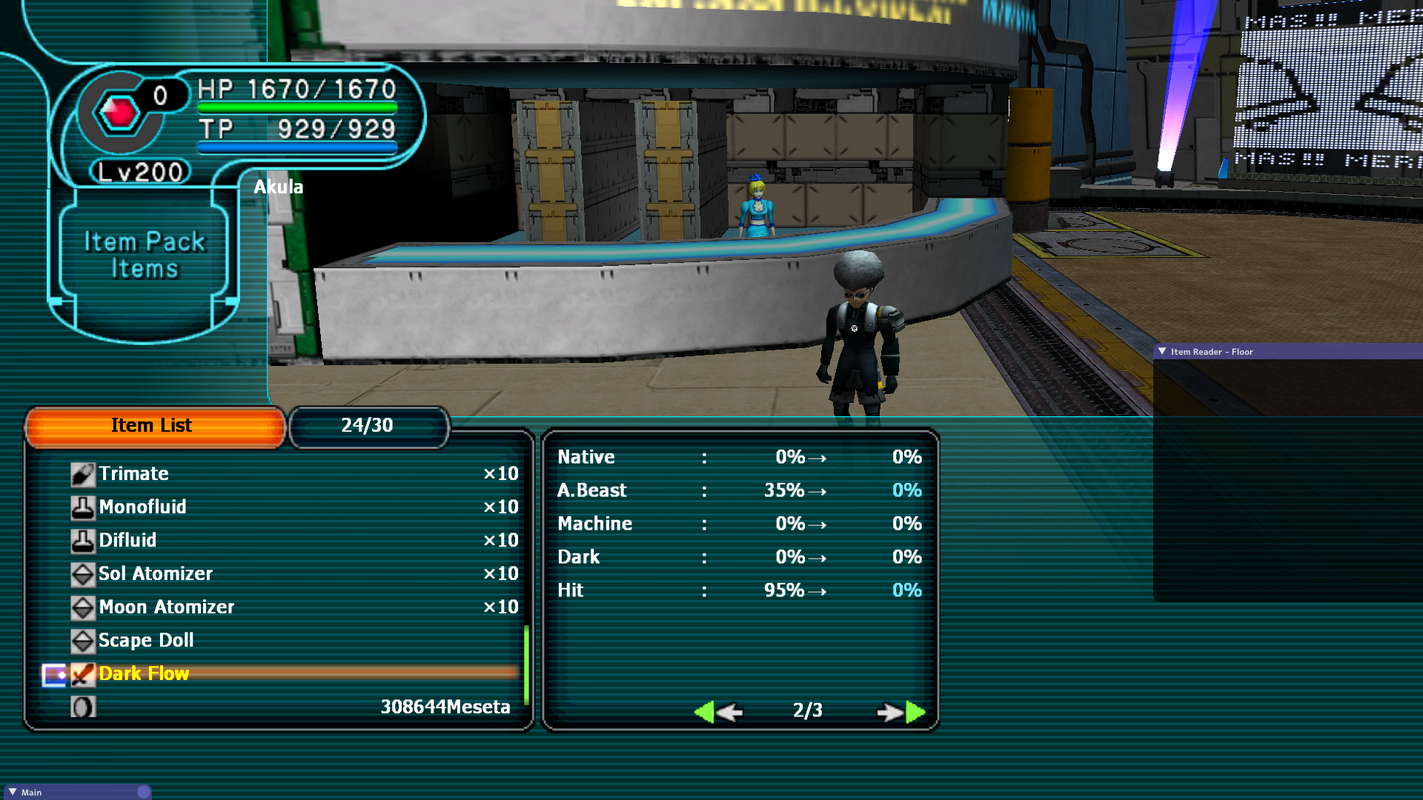Select the 24/30 capacity tab

tap(369, 426)
